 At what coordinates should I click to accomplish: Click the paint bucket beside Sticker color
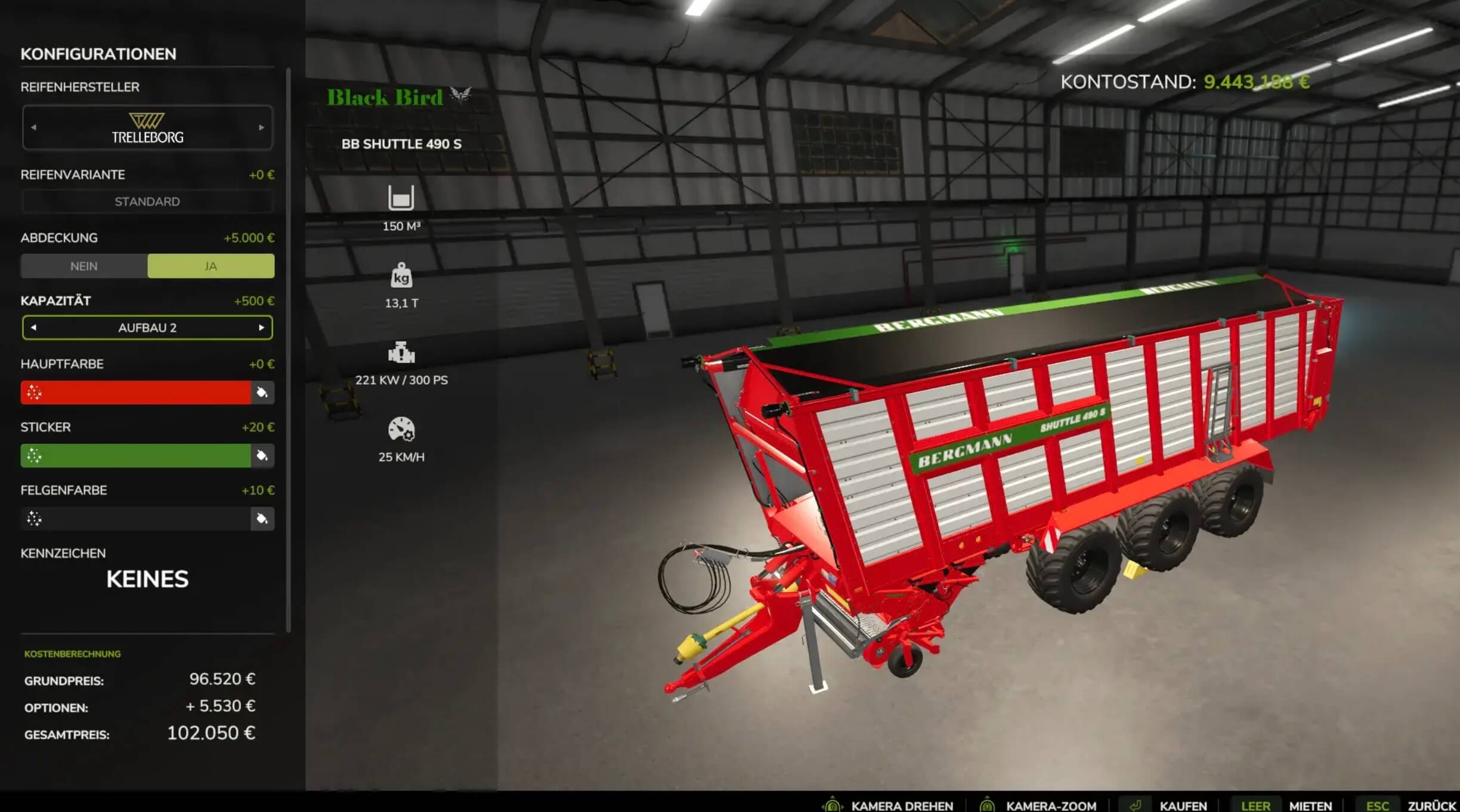point(262,456)
